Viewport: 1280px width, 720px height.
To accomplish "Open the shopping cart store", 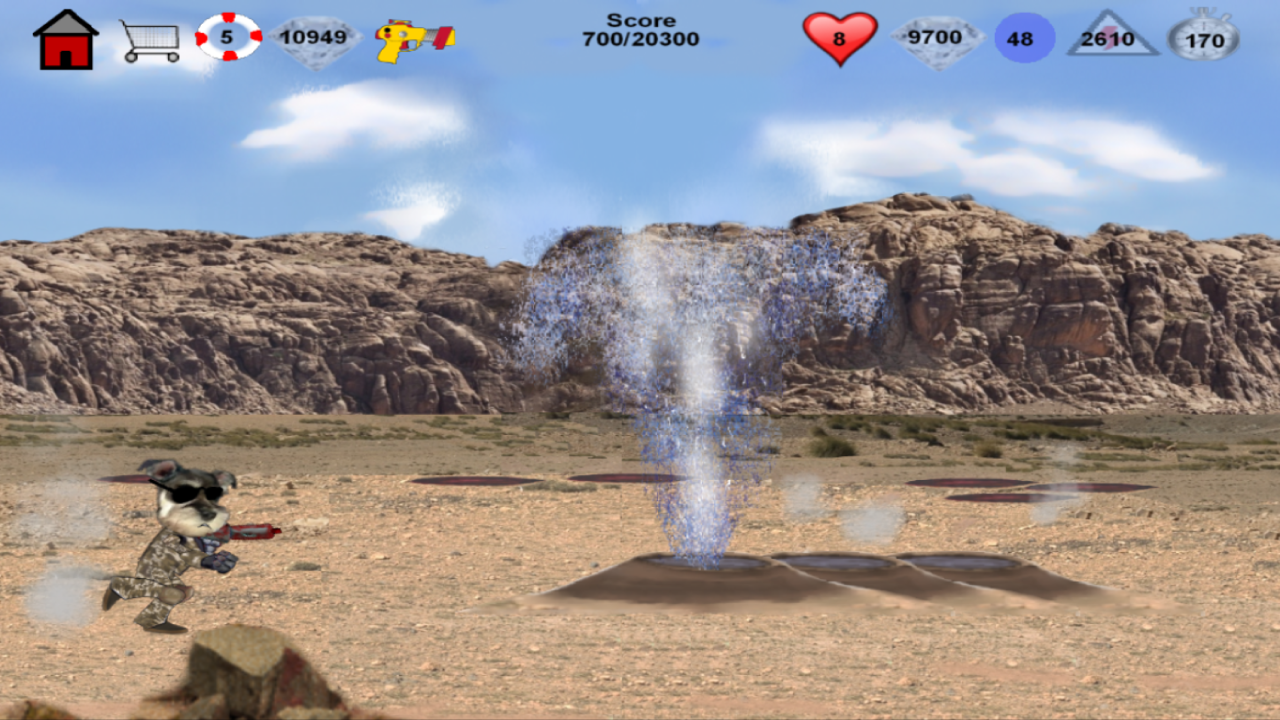I will (150, 36).
